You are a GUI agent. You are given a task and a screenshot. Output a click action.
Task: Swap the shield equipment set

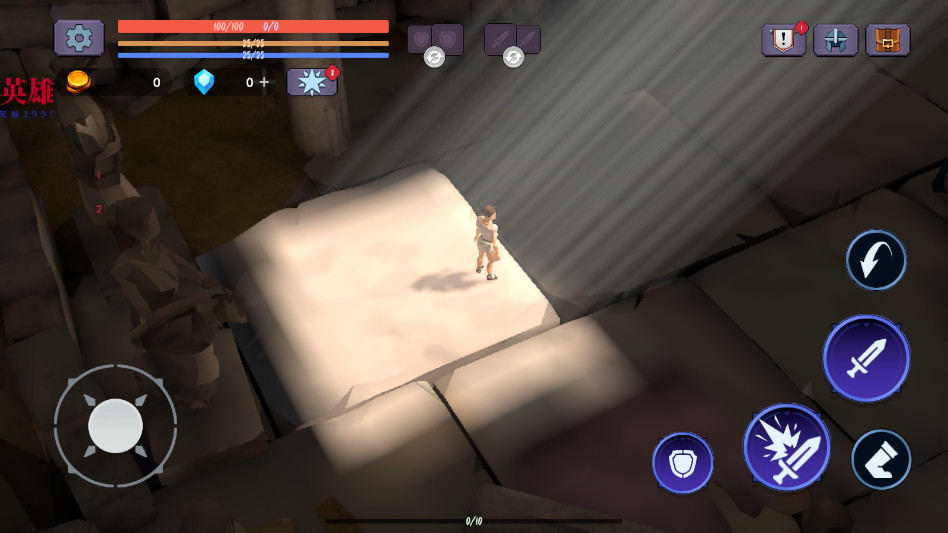click(434, 57)
